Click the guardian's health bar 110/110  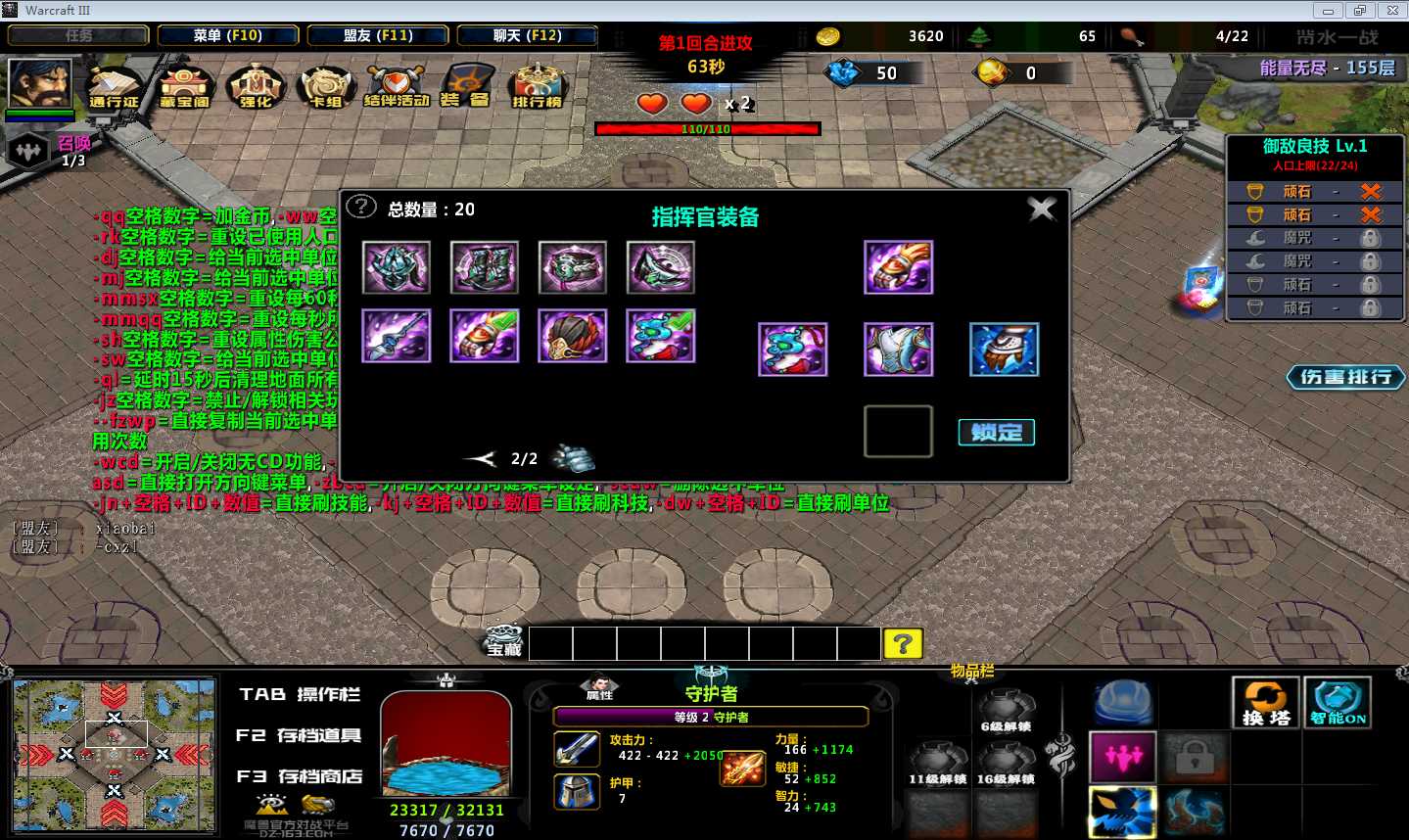tap(707, 127)
